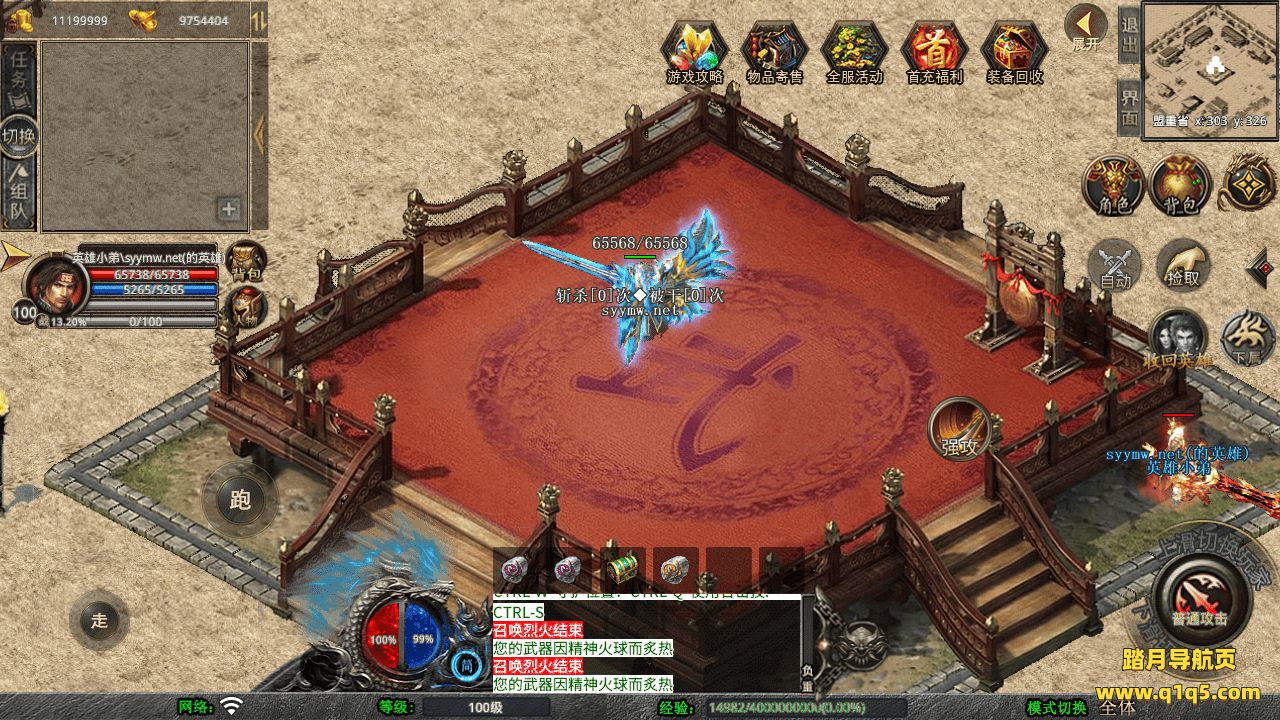The width and height of the screenshot is (1280, 720).
Task: Click the 展开 expand arrow button
Action: [1086, 28]
